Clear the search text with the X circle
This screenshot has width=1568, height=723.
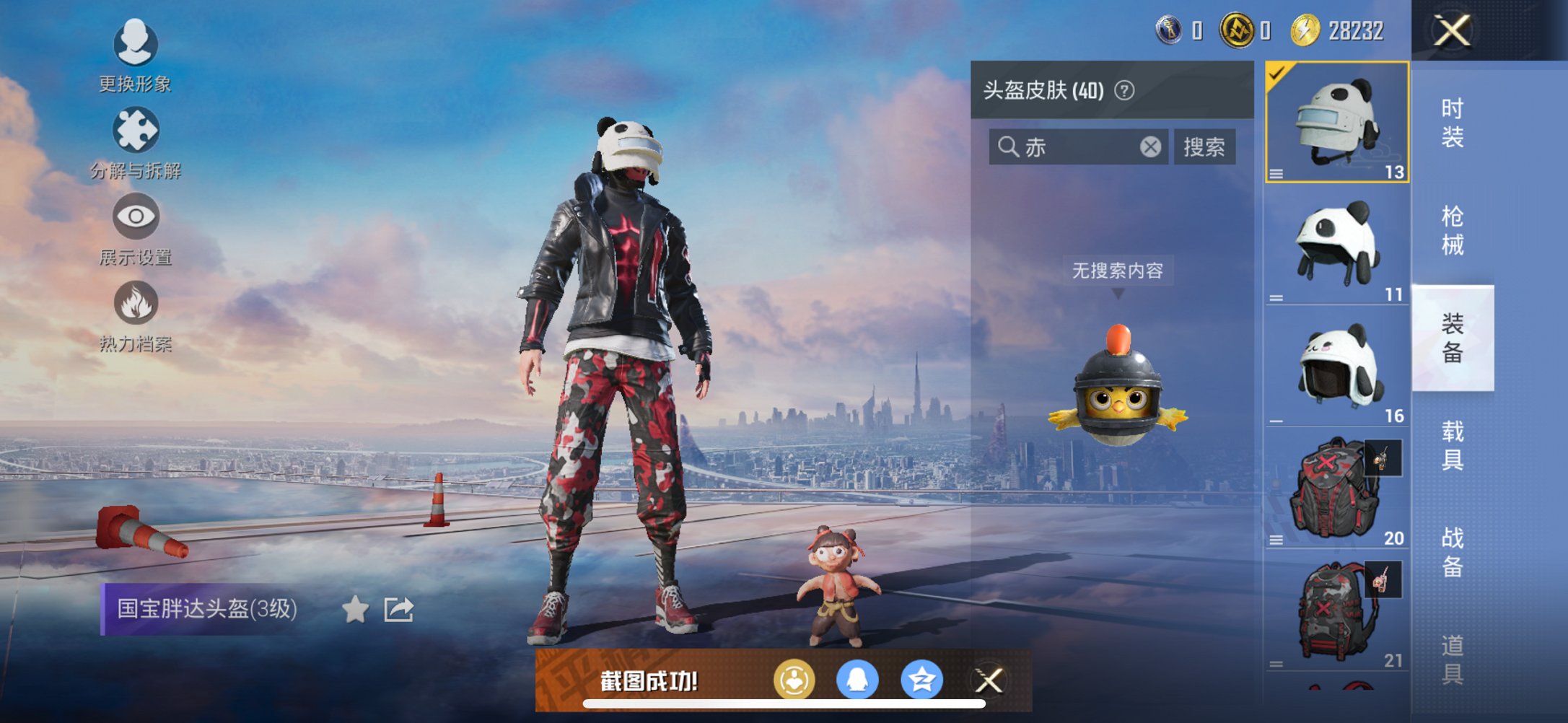(x=1152, y=146)
